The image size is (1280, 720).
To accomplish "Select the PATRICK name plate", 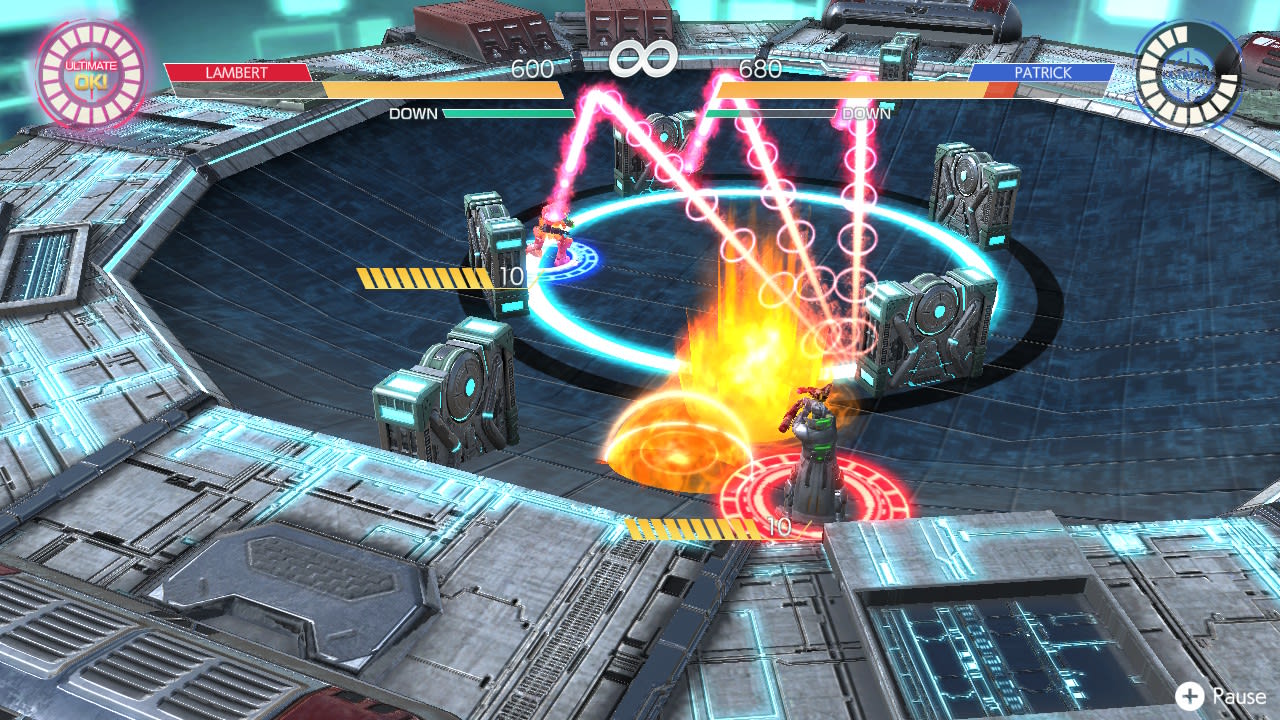I will pyautogui.click(x=1044, y=71).
